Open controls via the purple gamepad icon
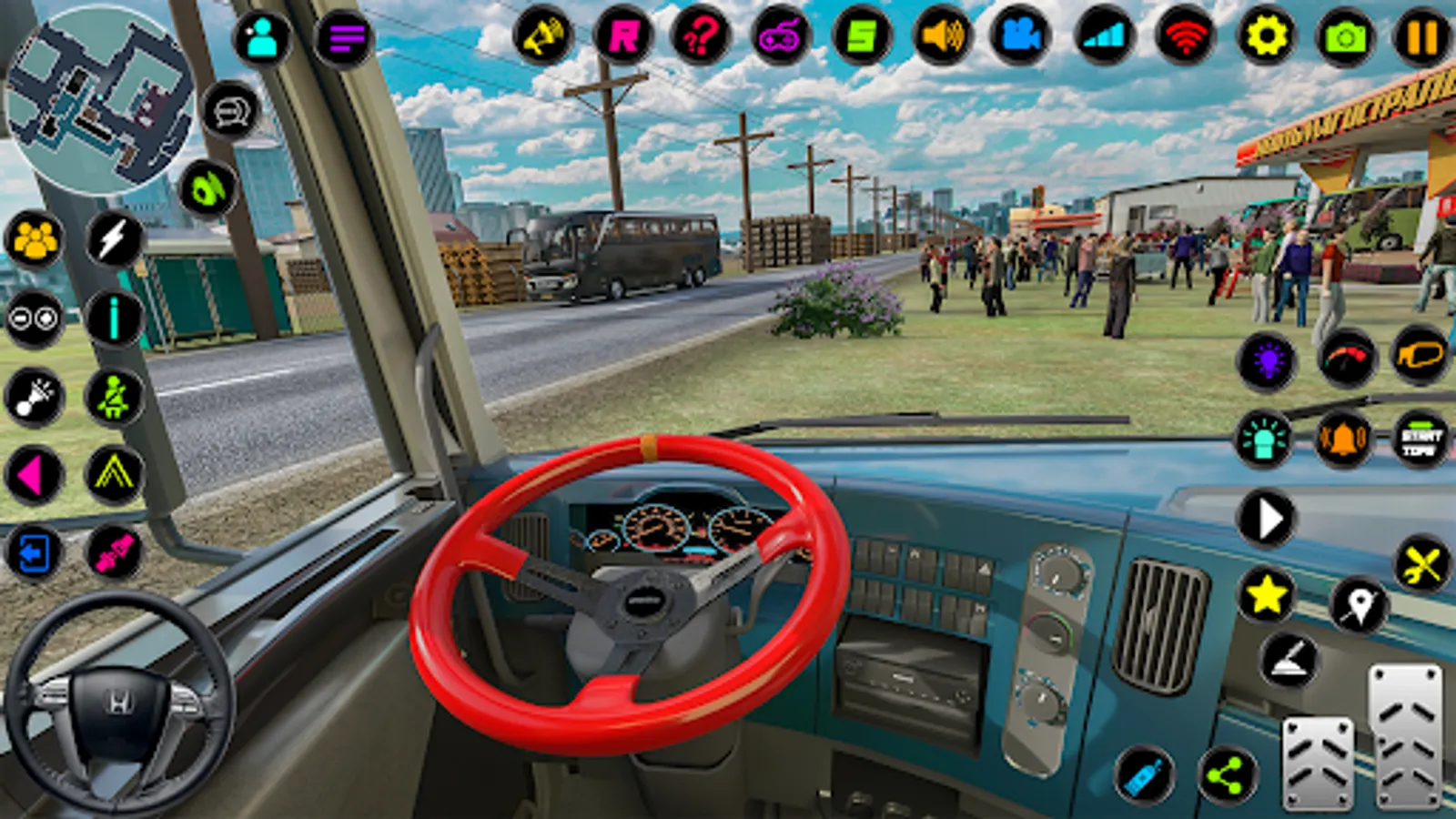Image resolution: width=1456 pixels, height=819 pixels. click(781, 36)
